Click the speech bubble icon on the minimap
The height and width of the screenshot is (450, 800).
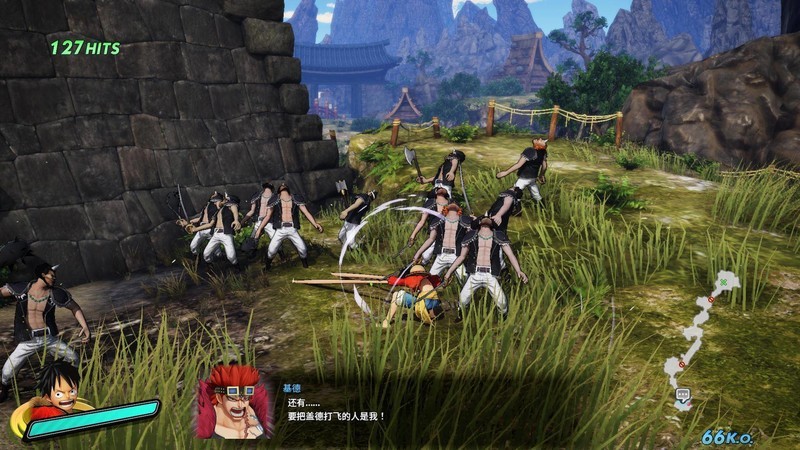click(683, 396)
